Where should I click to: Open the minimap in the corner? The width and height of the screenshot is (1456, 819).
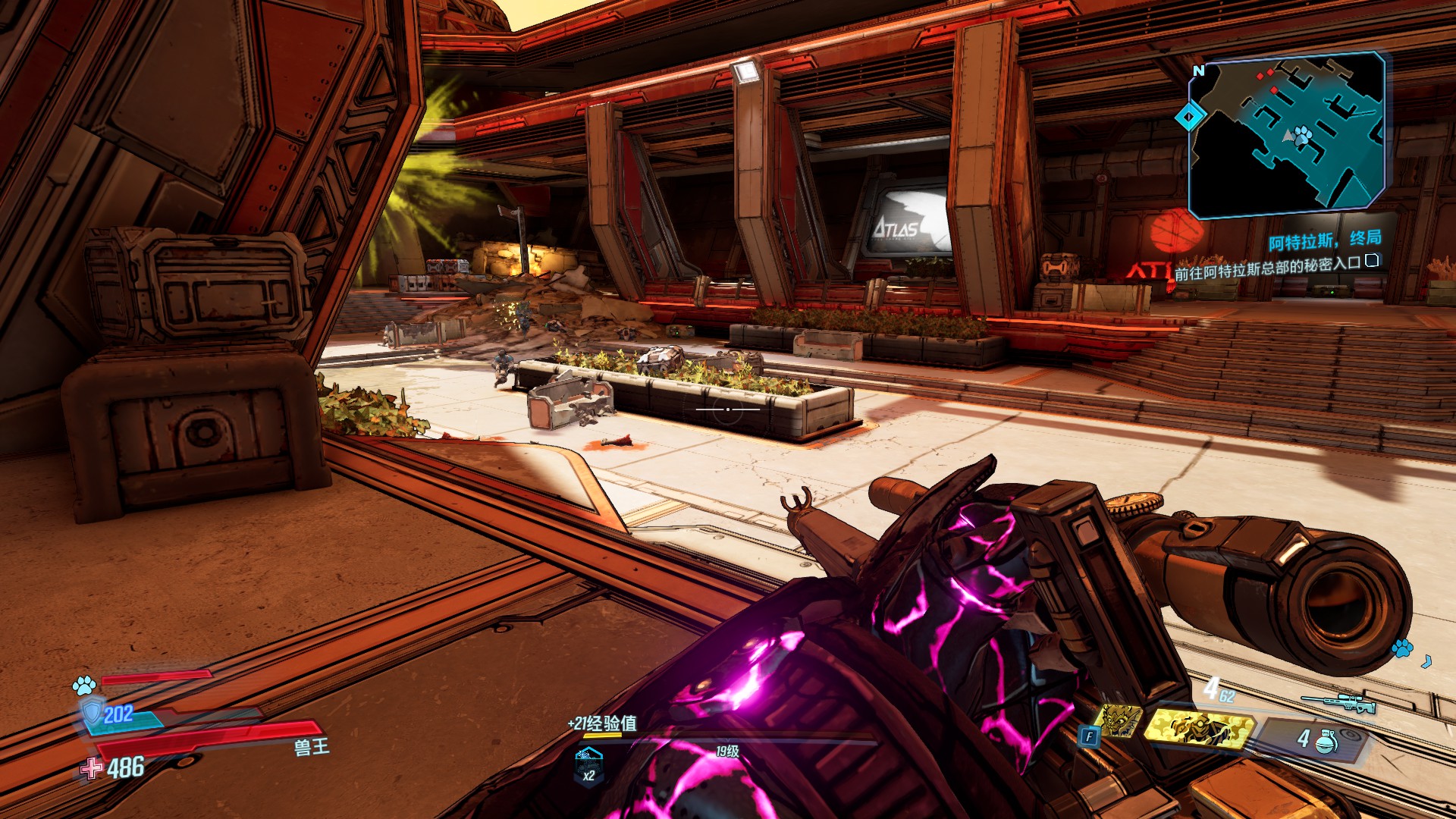(x=1287, y=133)
